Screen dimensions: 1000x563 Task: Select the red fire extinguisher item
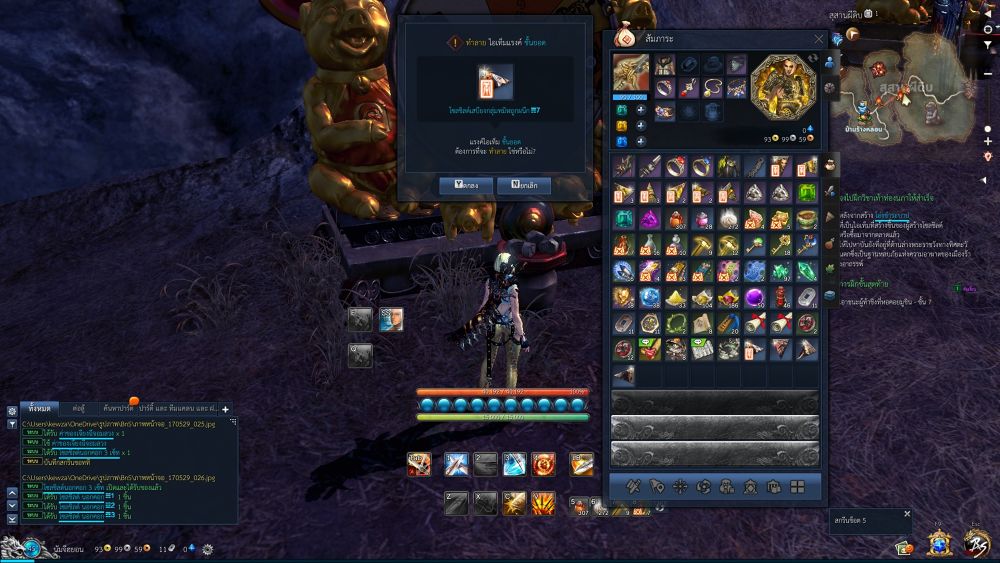[782, 297]
